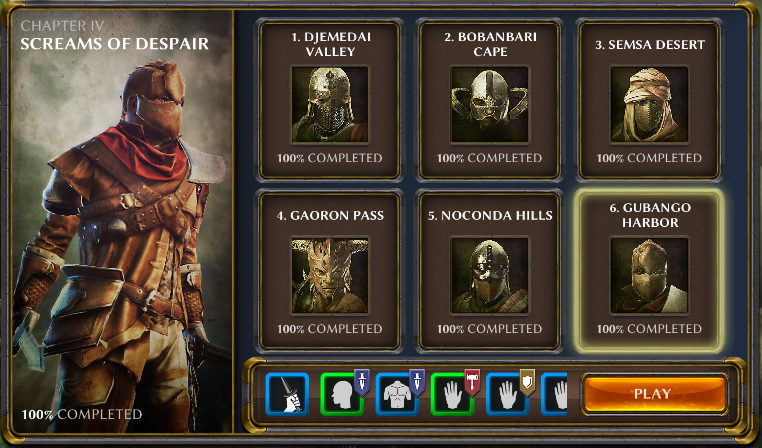
Task: Start the level with the Play button
Action: (x=653, y=394)
